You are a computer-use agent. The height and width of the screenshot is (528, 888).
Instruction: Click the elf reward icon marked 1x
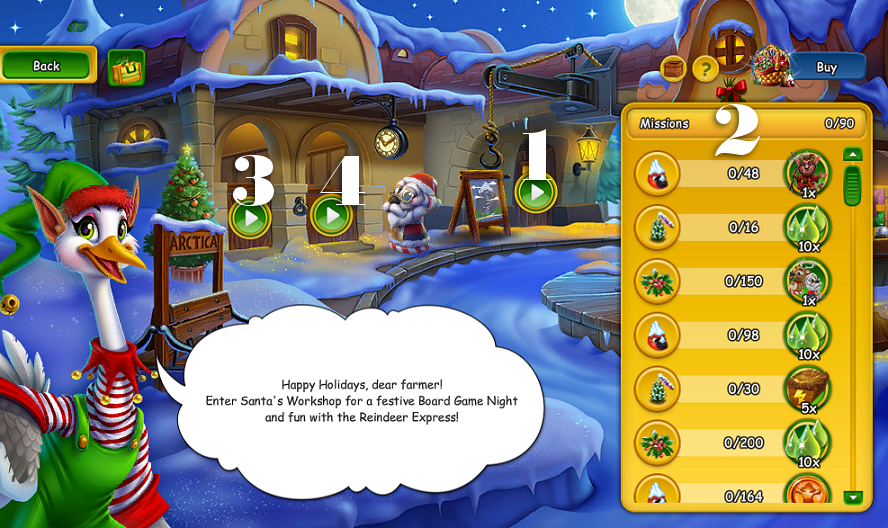[x=806, y=172]
